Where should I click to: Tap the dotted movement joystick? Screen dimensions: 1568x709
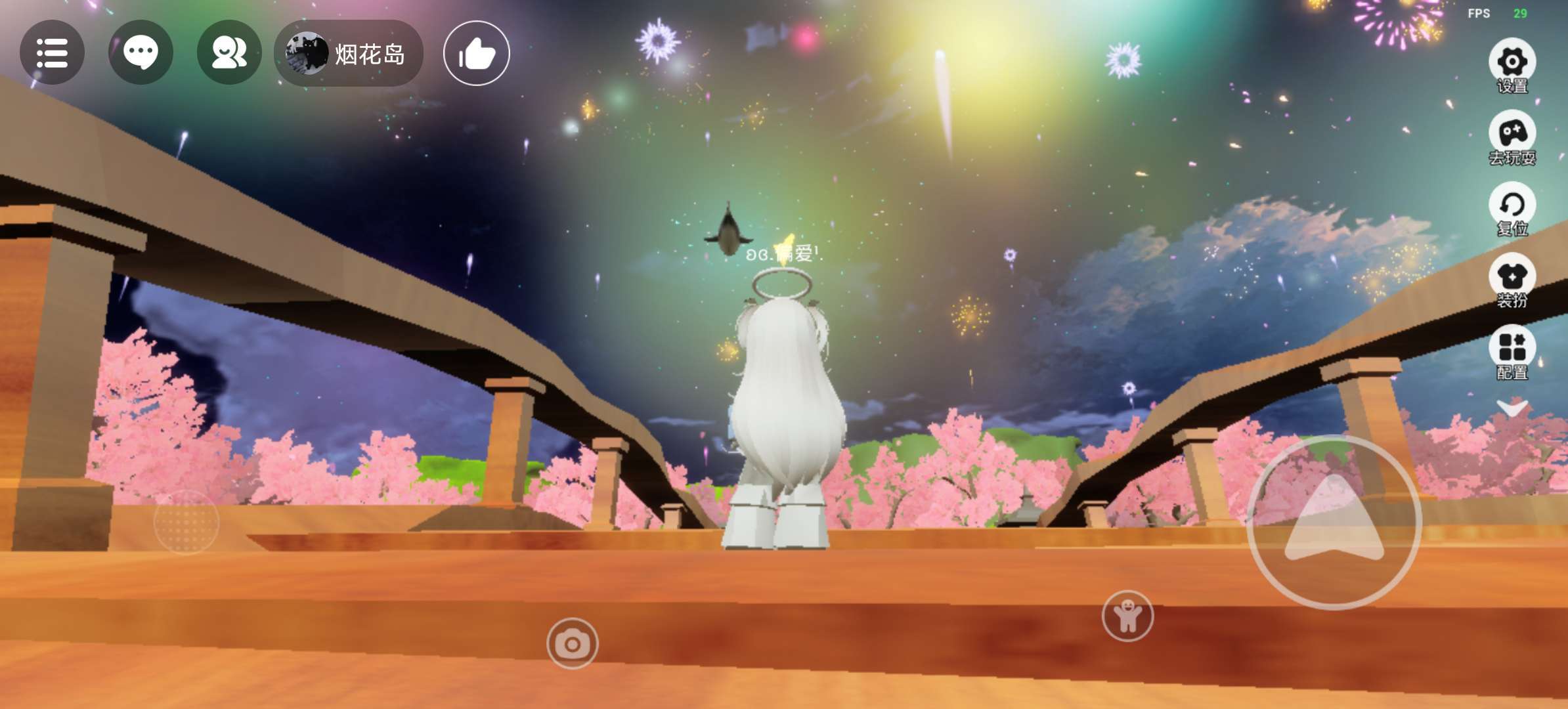coord(186,522)
